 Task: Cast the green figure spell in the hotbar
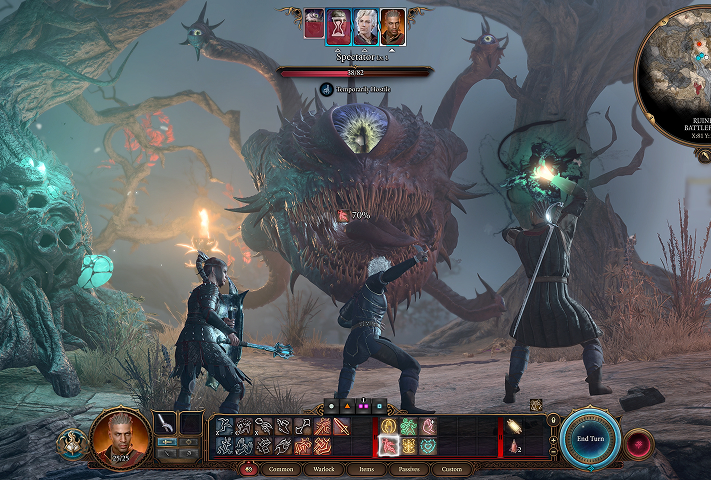[408, 427]
